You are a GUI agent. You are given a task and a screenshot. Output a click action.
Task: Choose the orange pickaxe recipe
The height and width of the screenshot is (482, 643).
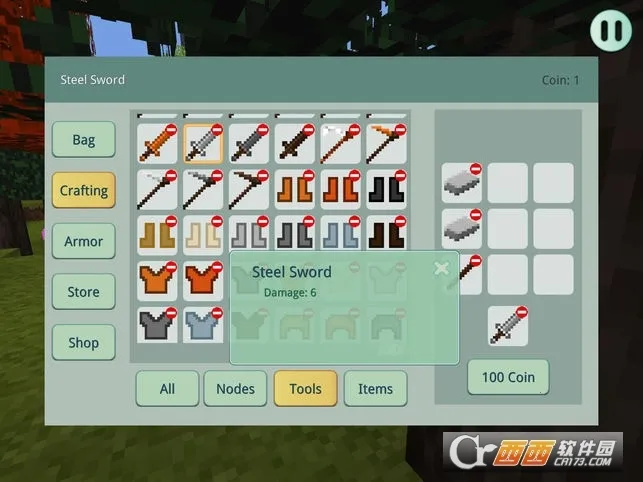click(386, 143)
